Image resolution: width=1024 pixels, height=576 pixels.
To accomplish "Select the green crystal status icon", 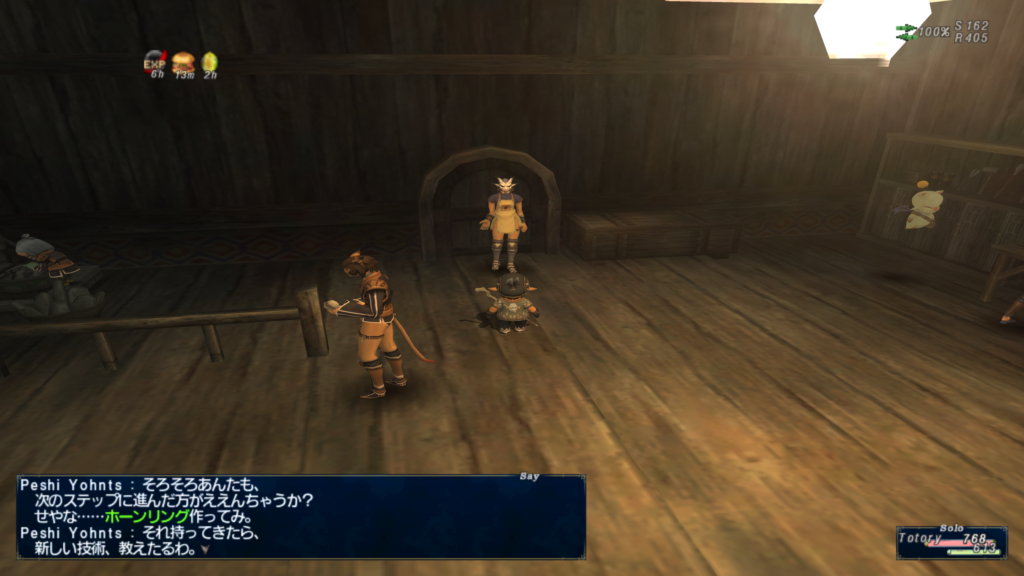I will point(210,62).
